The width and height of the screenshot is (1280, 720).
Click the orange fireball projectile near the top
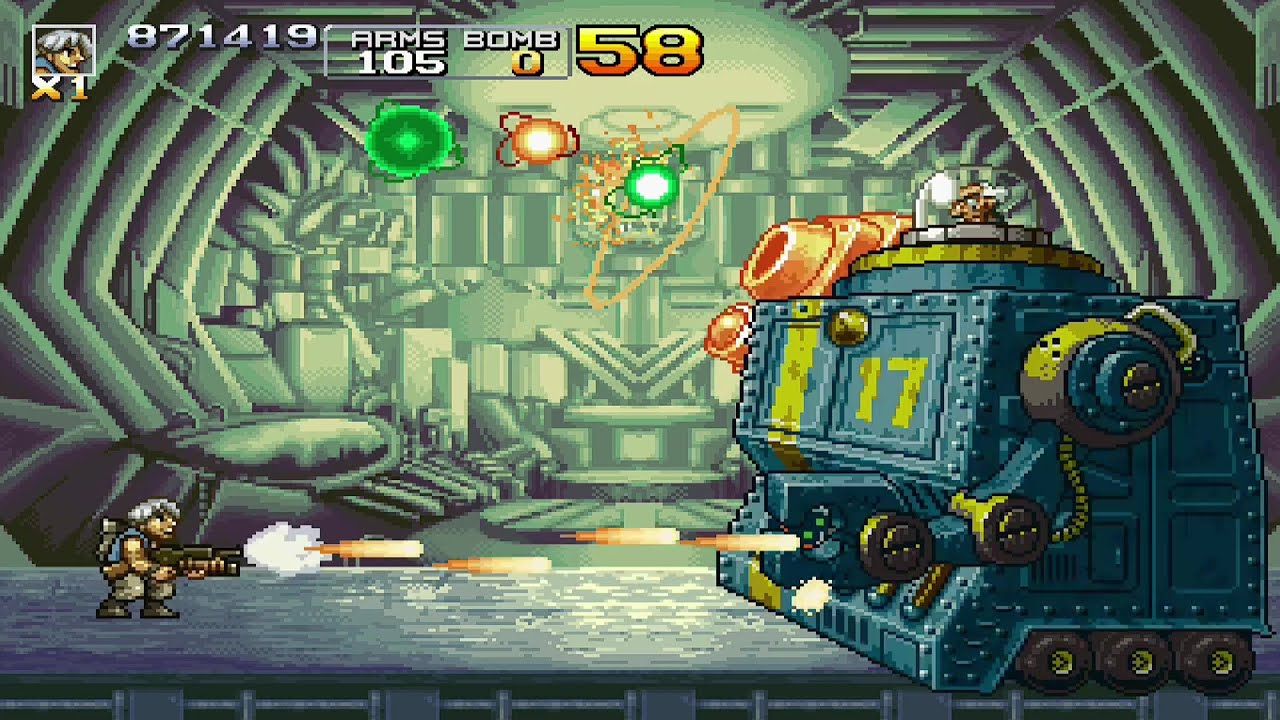pos(537,140)
